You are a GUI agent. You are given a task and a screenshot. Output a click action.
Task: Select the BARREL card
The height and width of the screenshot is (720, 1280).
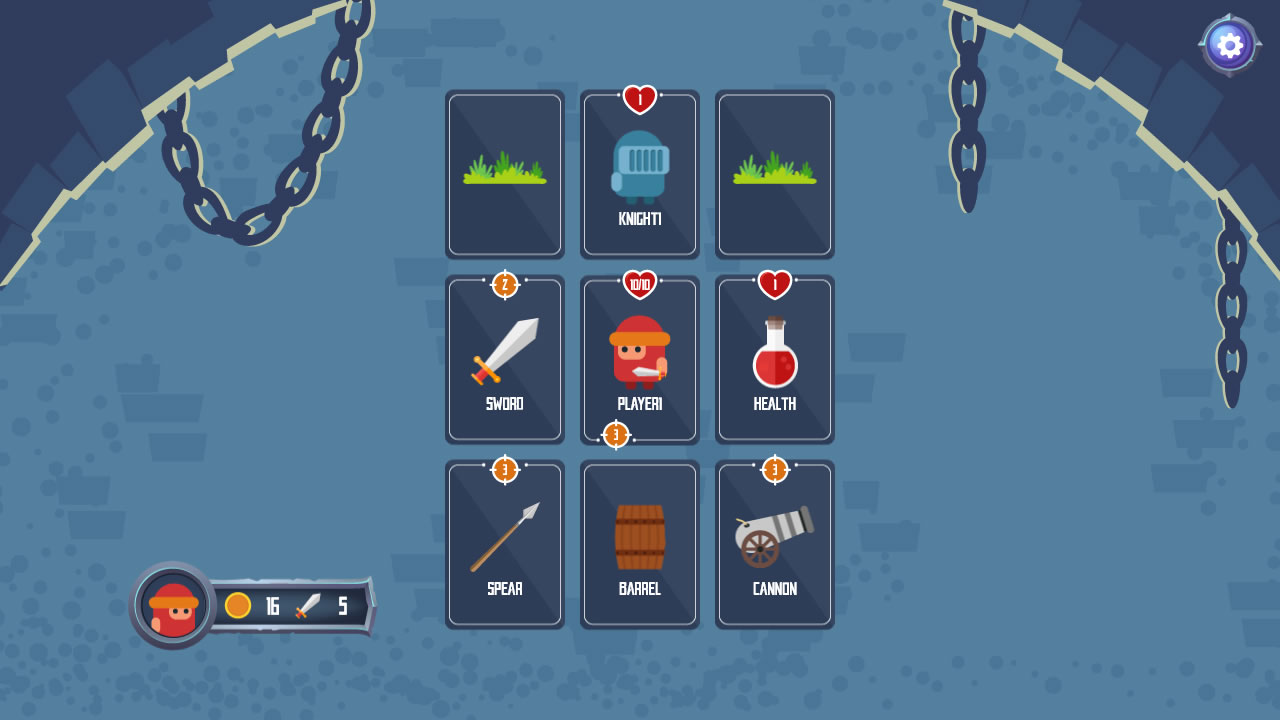640,543
